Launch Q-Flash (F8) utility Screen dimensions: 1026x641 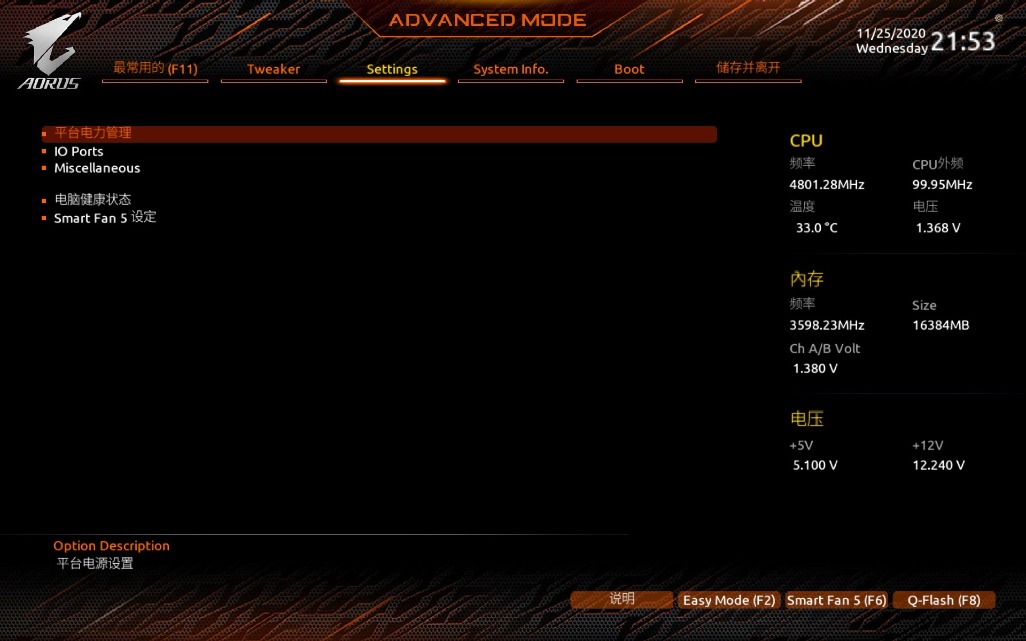tap(943, 600)
